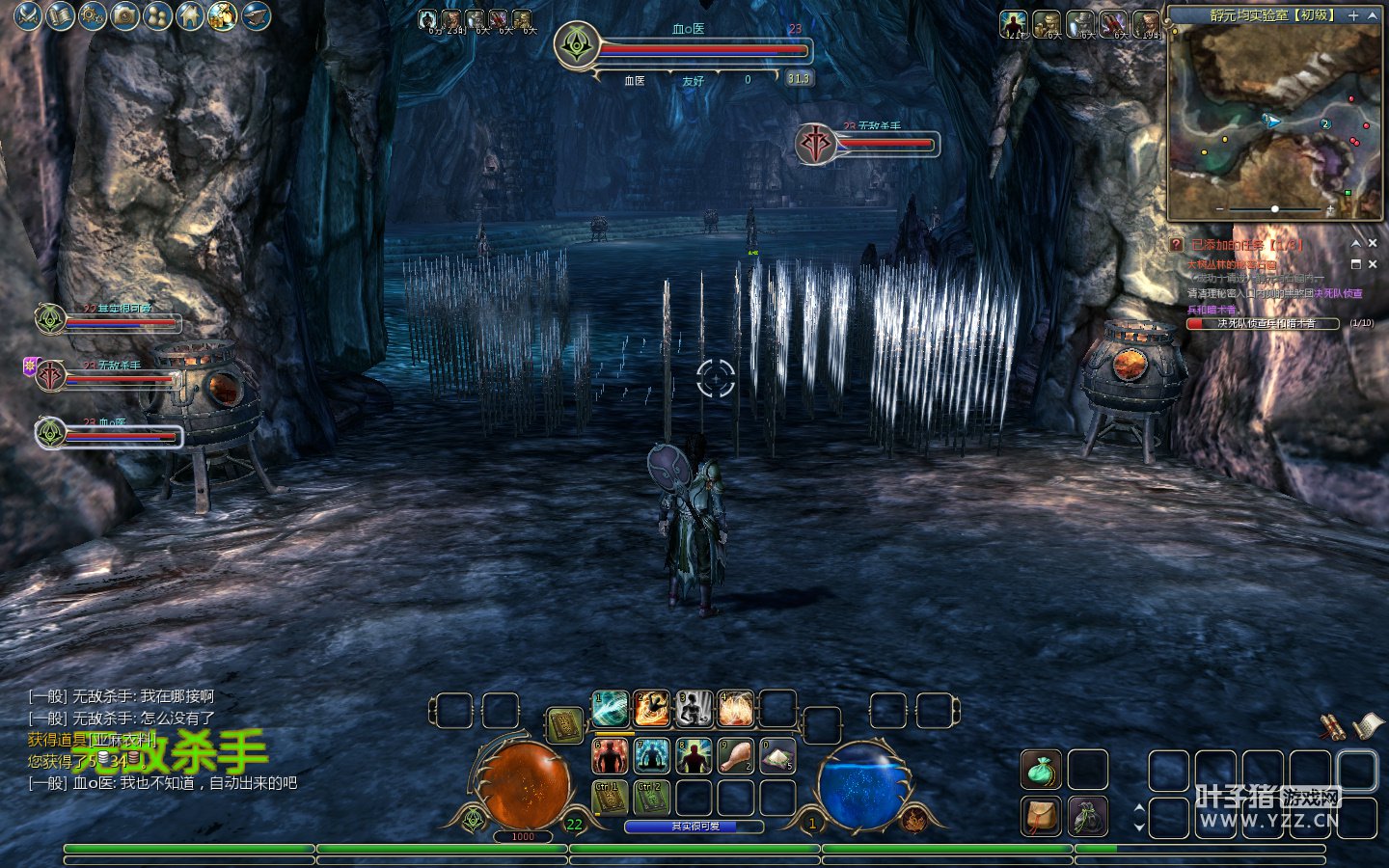1389x868 pixels.
Task: Open the gear settings menu
Action: pyautogui.click(x=93, y=15)
